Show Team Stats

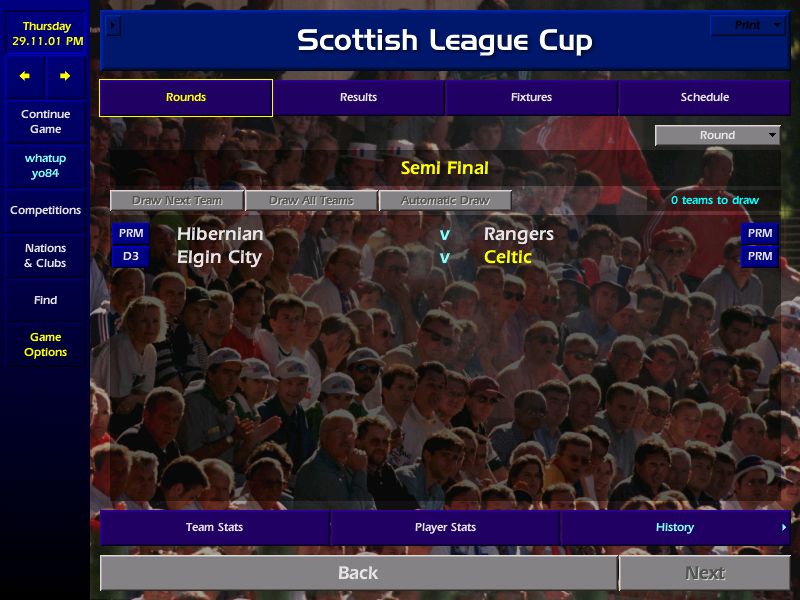tap(214, 527)
